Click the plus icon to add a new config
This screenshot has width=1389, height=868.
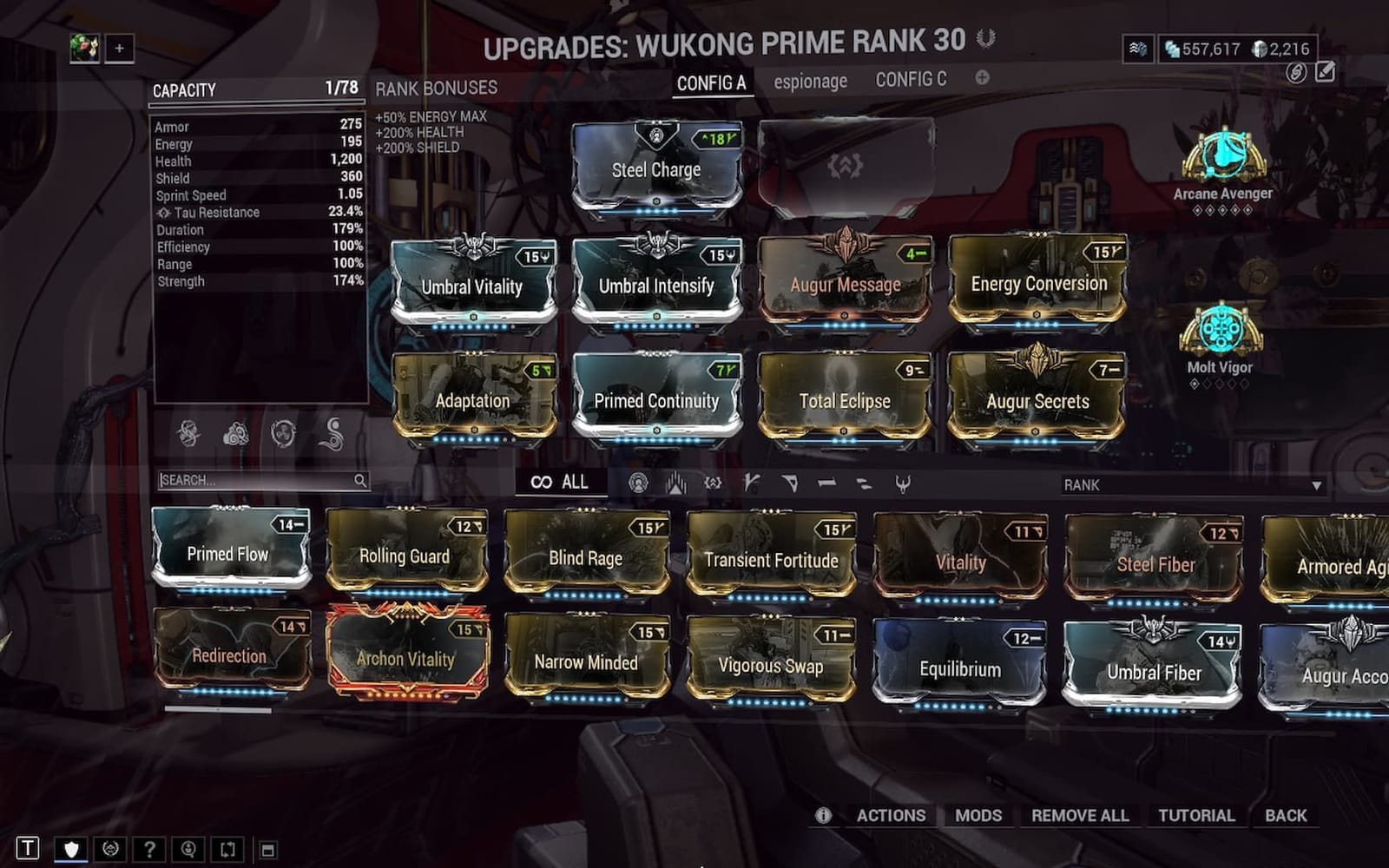point(982,79)
